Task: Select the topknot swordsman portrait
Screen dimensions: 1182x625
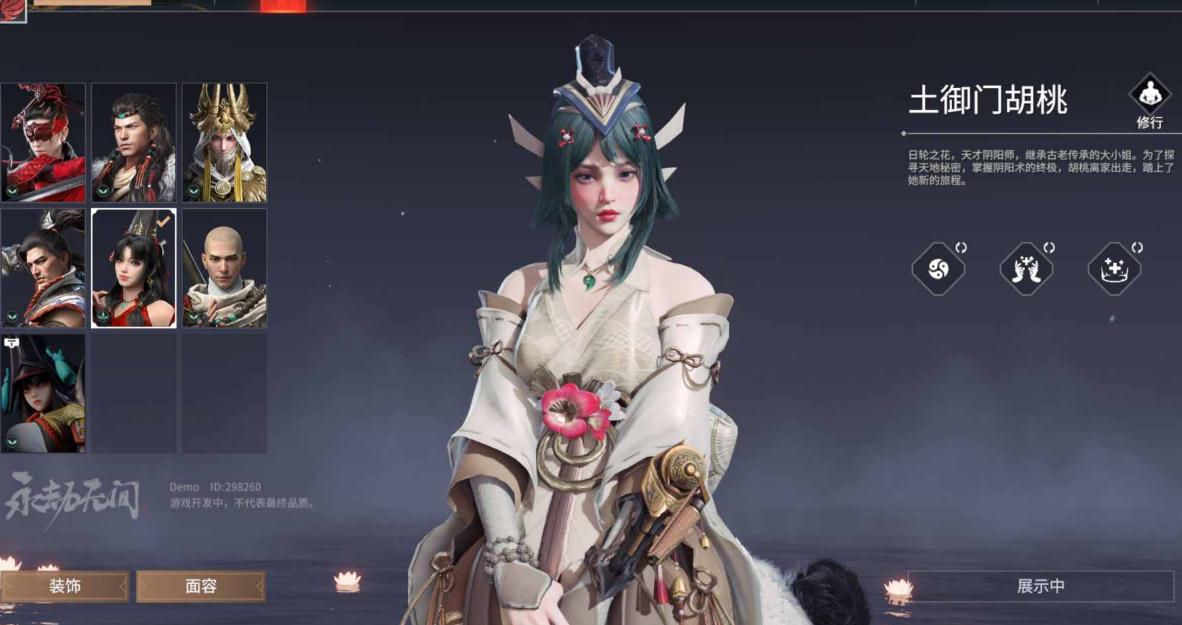Action: tap(43, 268)
